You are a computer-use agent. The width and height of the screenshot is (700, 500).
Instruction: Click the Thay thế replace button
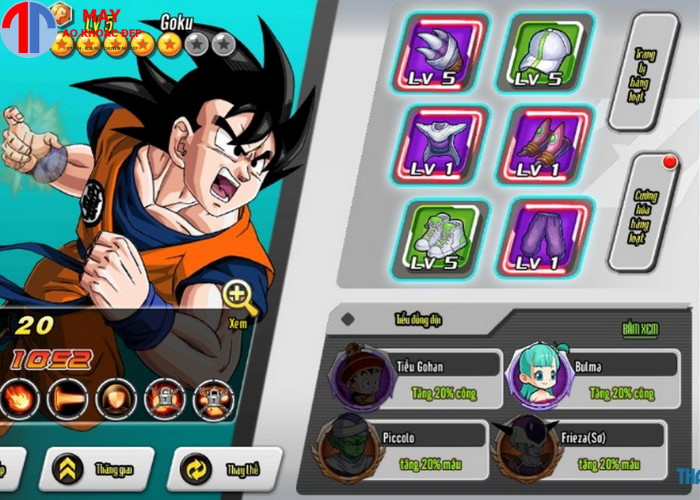(226, 468)
